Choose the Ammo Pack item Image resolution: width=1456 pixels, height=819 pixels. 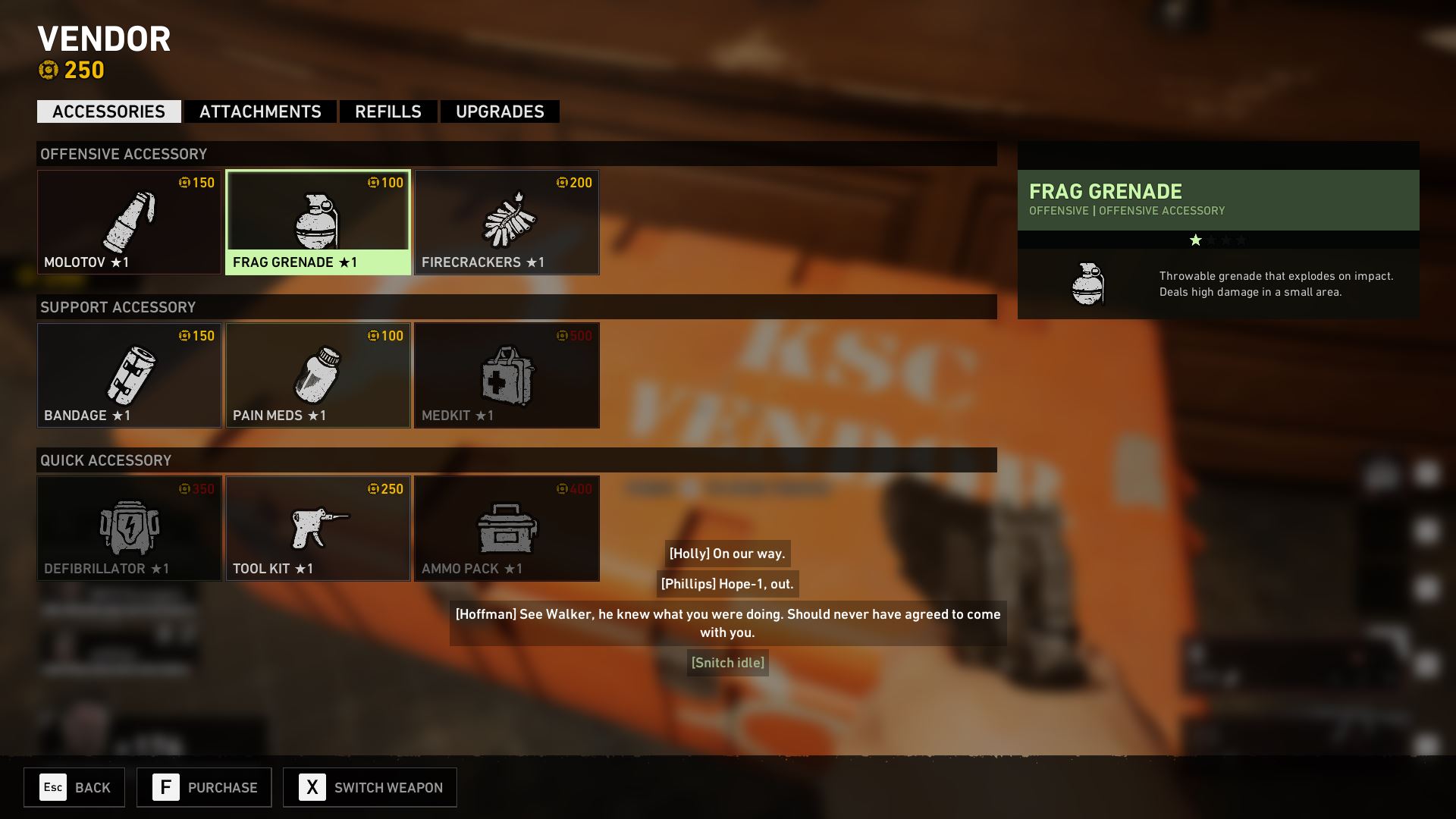click(x=507, y=529)
